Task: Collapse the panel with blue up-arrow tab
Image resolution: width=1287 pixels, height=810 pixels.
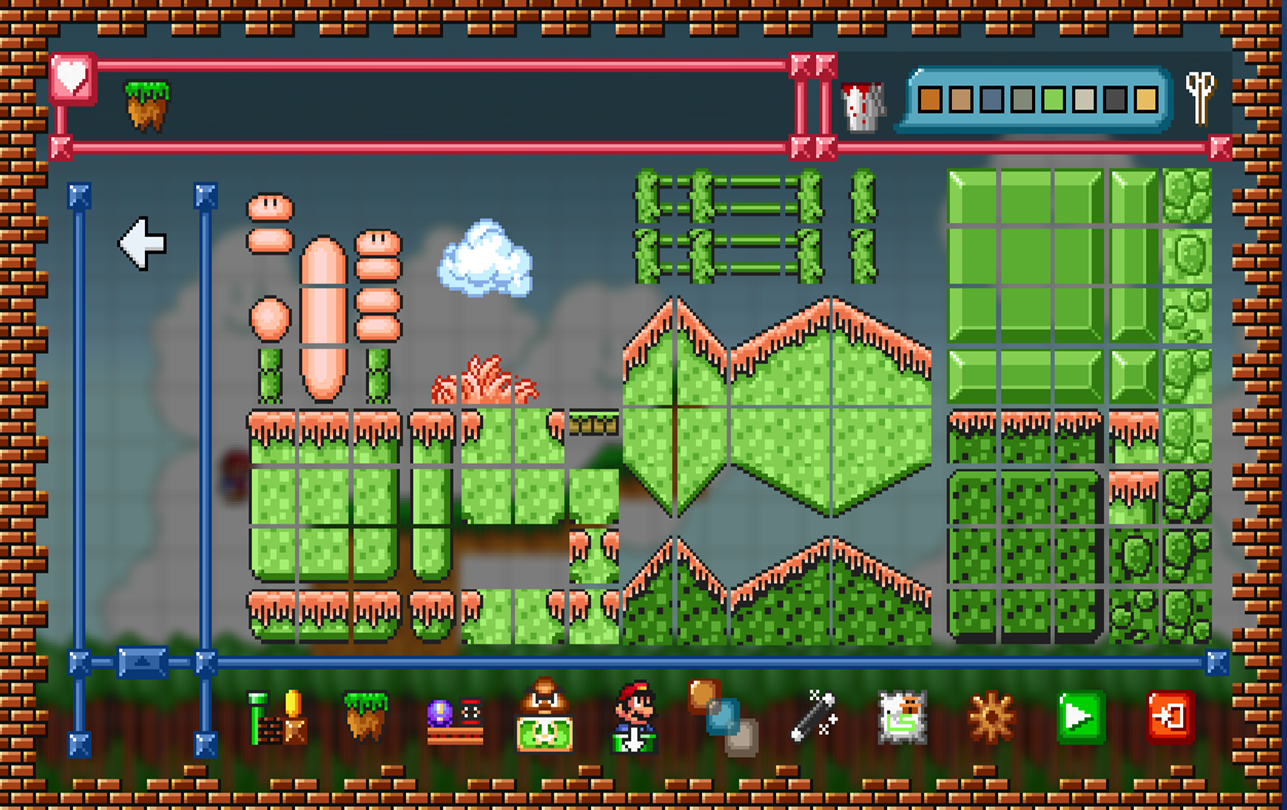Action: 142,662
